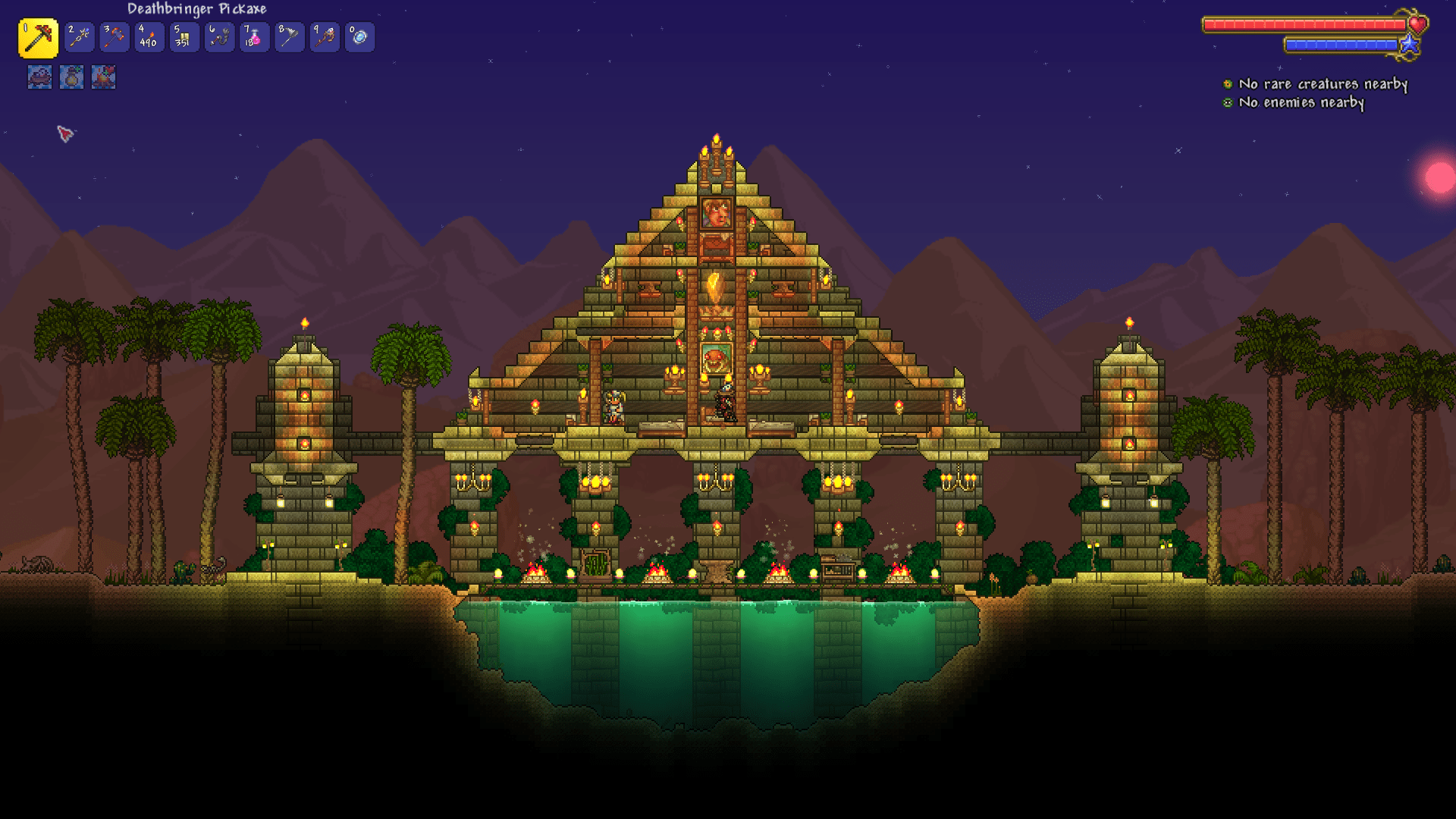This screenshot has height=819, width=1456.
Task: Click the leftmost active buff icon
Action: click(x=39, y=77)
